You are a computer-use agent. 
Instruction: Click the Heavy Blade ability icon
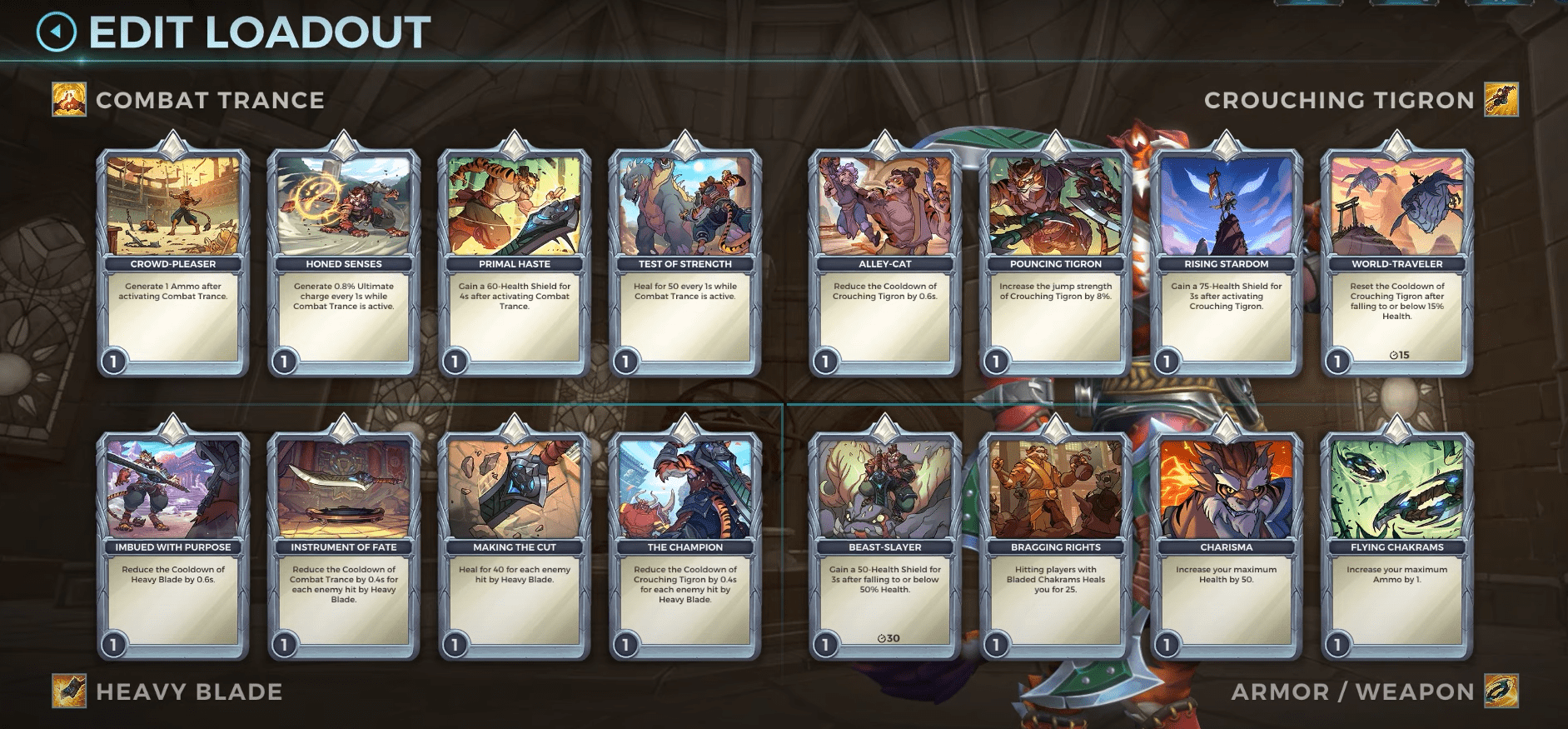[x=68, y=691]
